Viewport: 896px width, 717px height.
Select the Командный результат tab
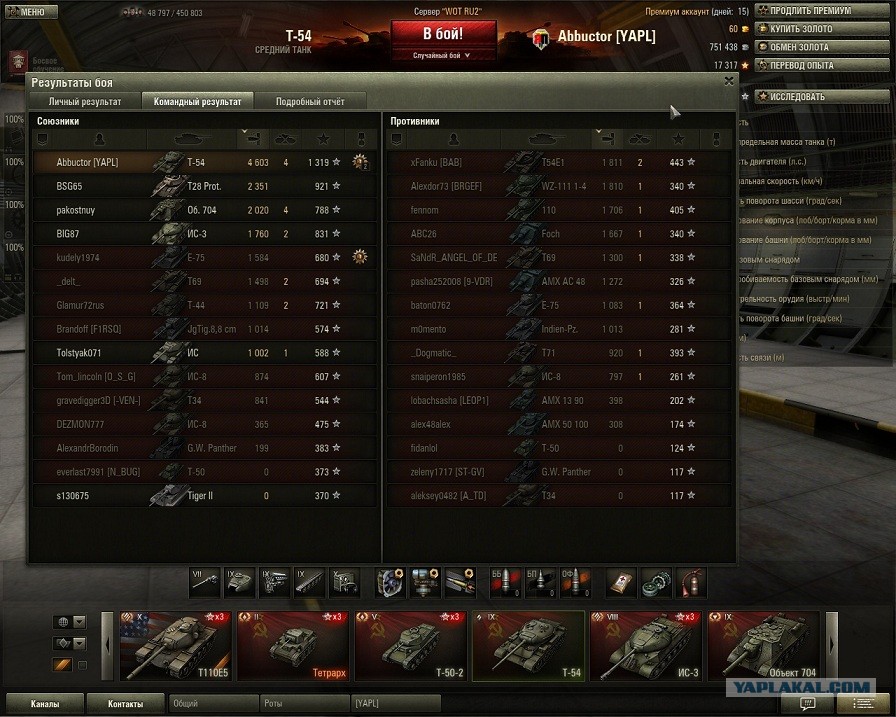click(x=198, y=101)
